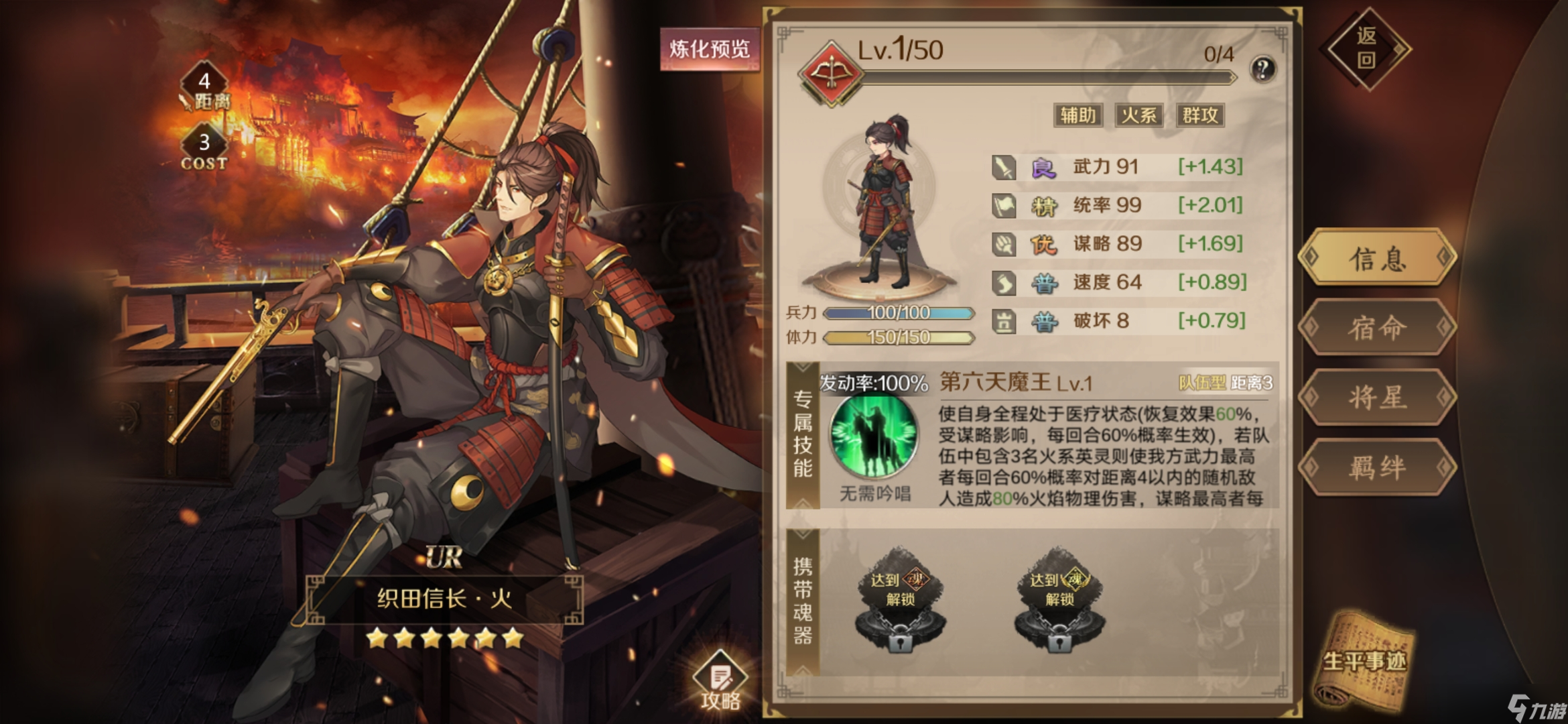Viewport: 1568px width, 724px height.
Task: Click the 辅助 tag
Action: click(1077, 115)
